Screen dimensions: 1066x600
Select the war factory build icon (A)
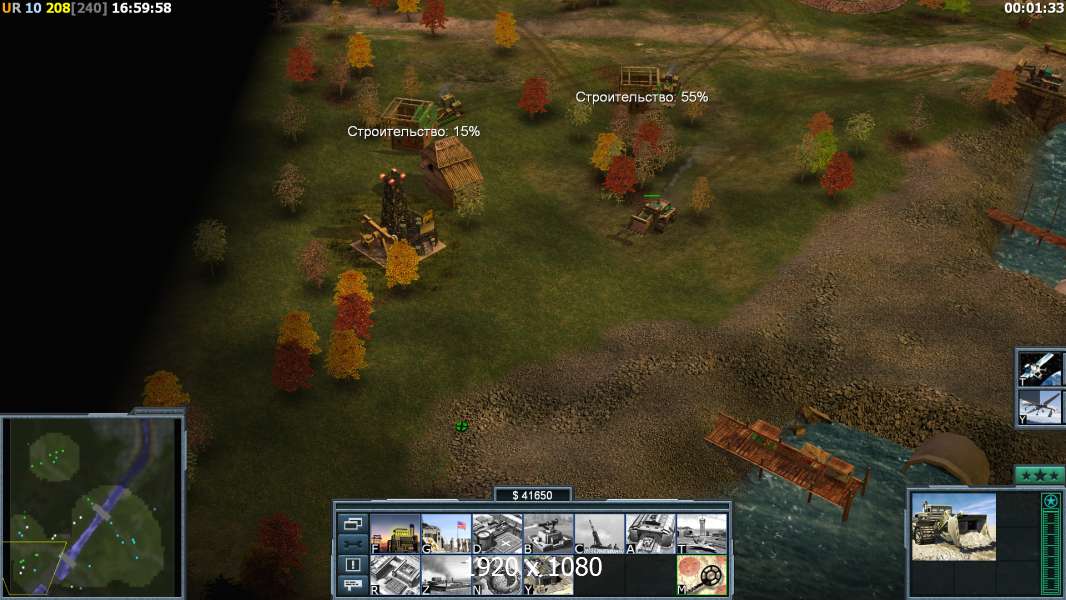(650, 533)
